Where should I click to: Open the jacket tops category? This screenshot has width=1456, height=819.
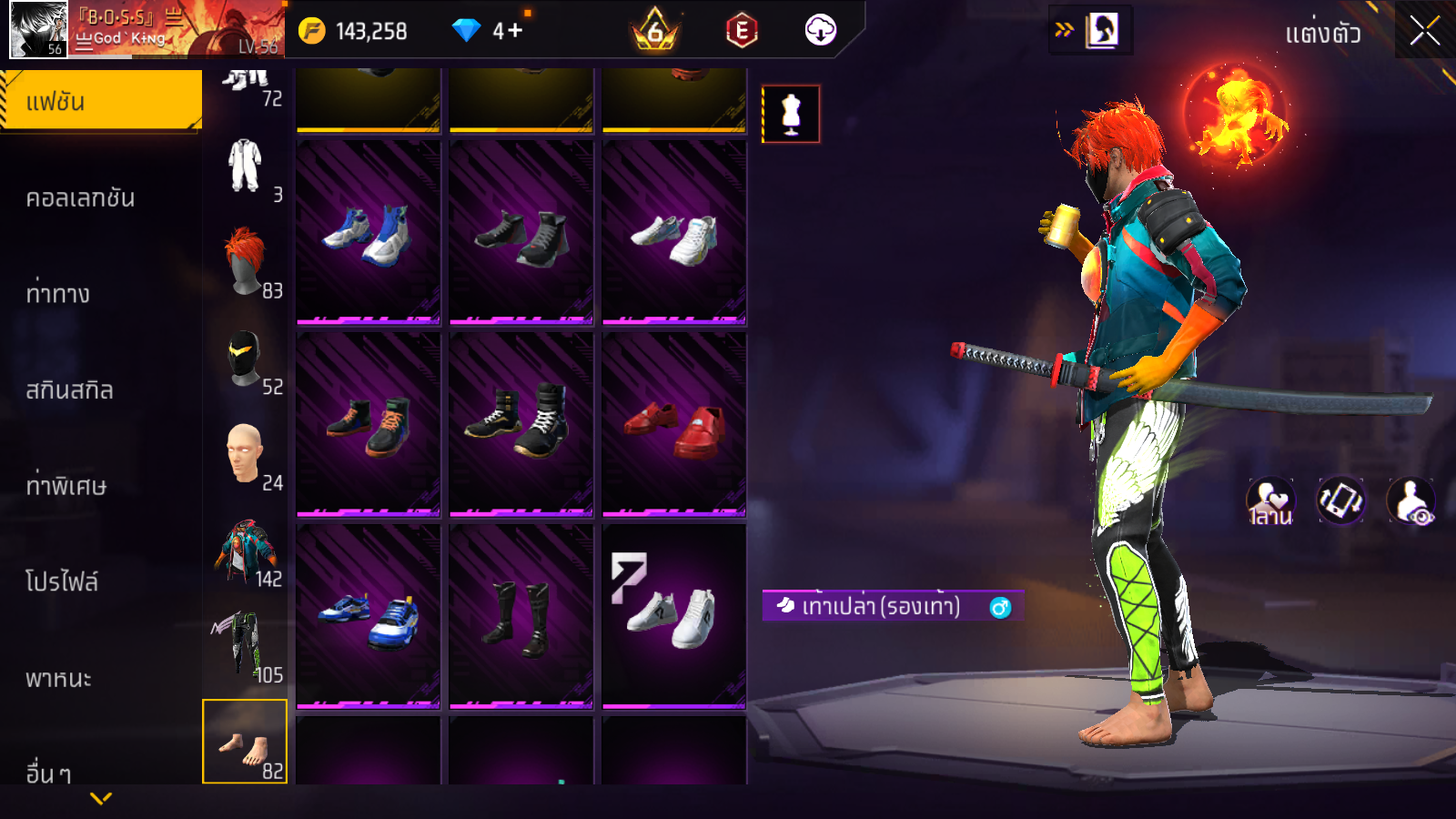245,551
